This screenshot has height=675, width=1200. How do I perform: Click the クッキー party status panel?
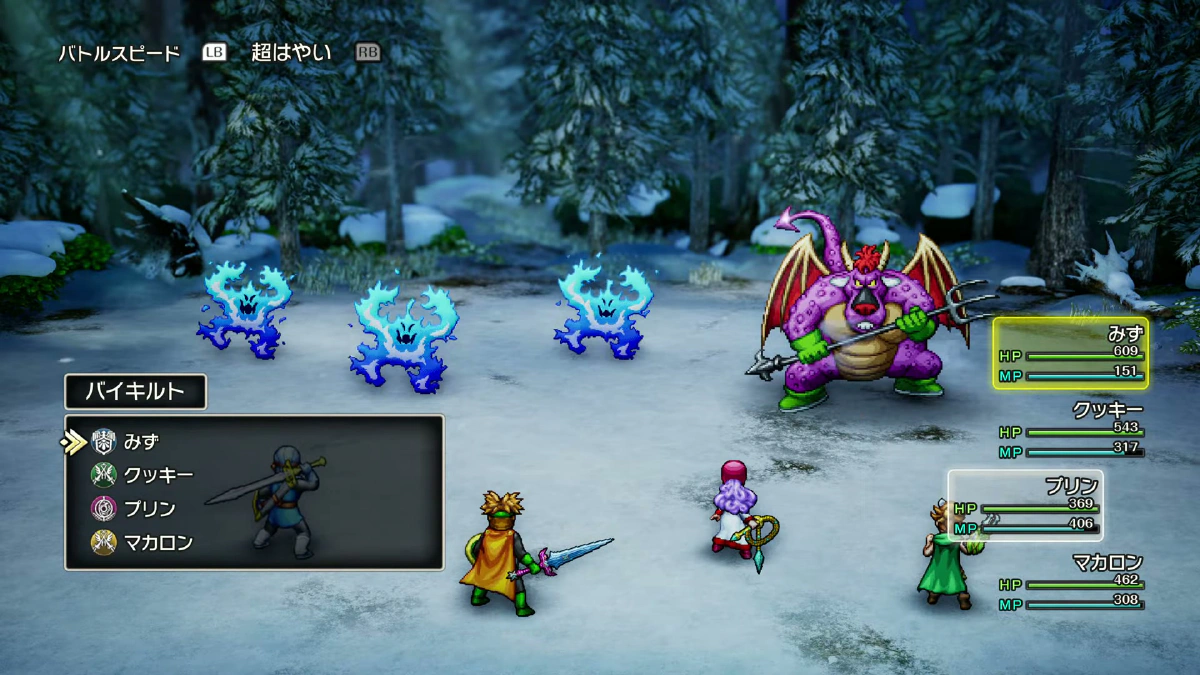(1071, 430)
